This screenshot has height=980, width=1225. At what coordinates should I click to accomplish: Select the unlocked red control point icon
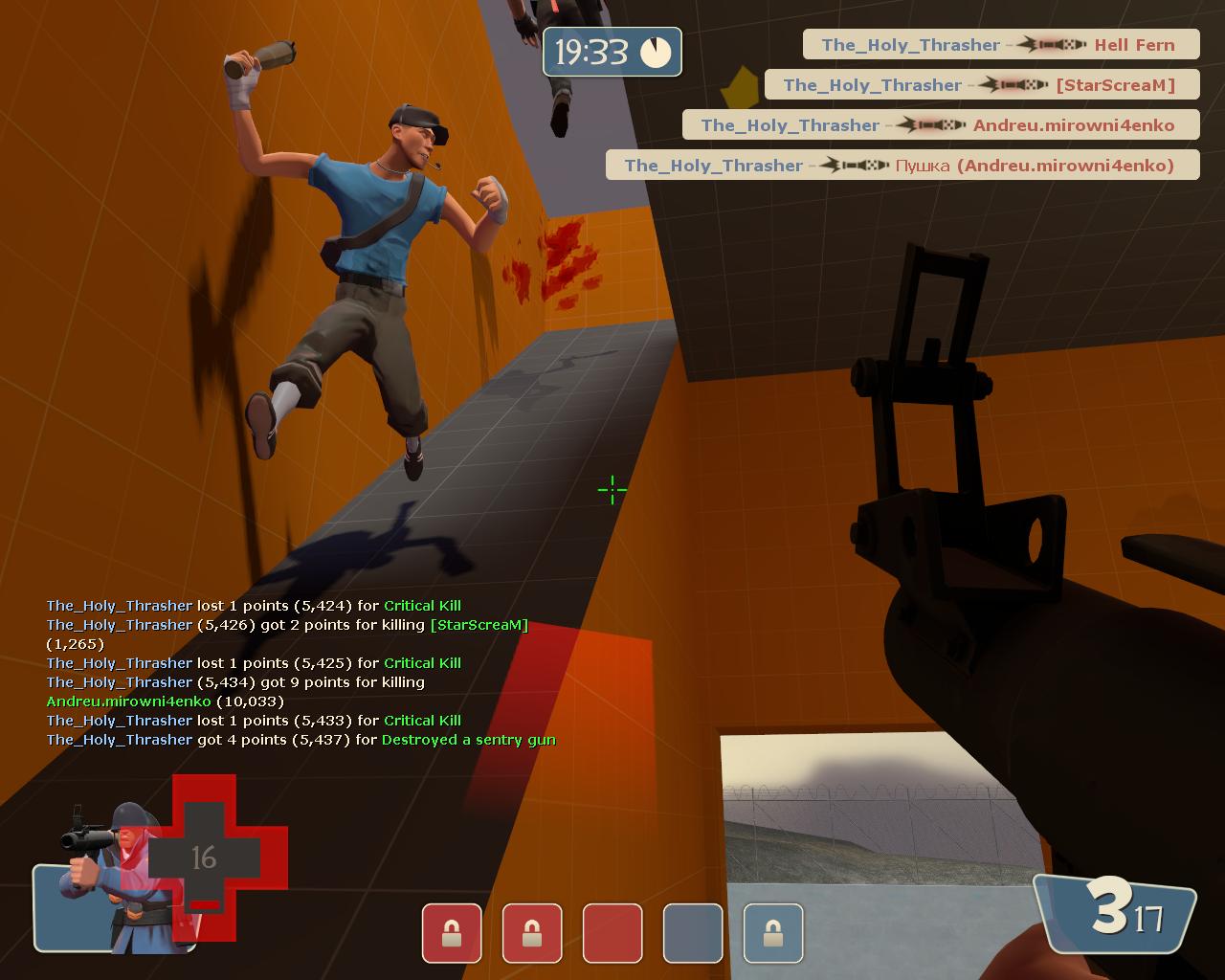[612, 933]
